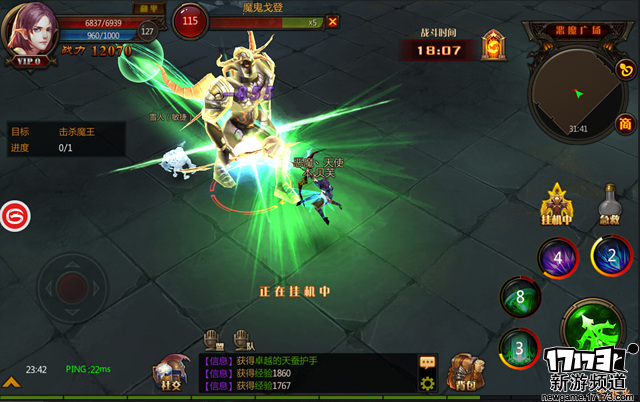This screenshot has width=640, height=402.
Task: Open the flaming portal exit icon
Action: click(493, 45)
